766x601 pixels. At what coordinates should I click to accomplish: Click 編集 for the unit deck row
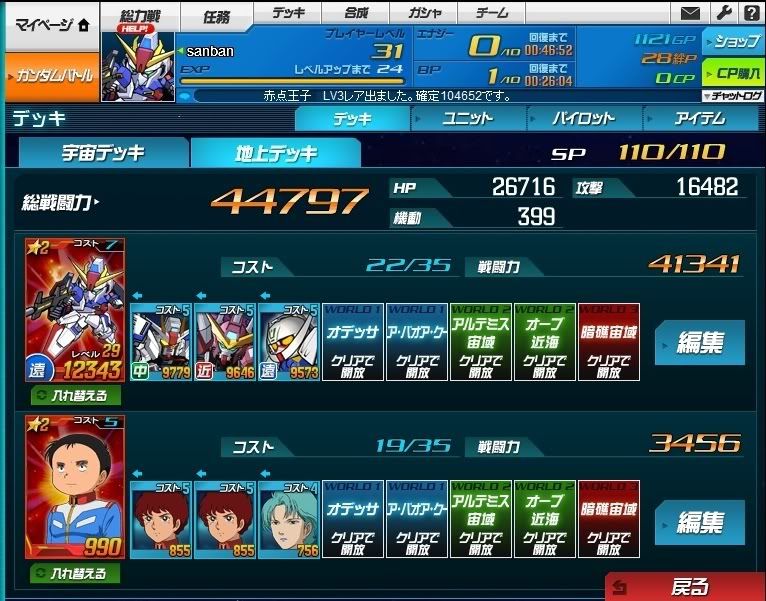pos(700,343)
